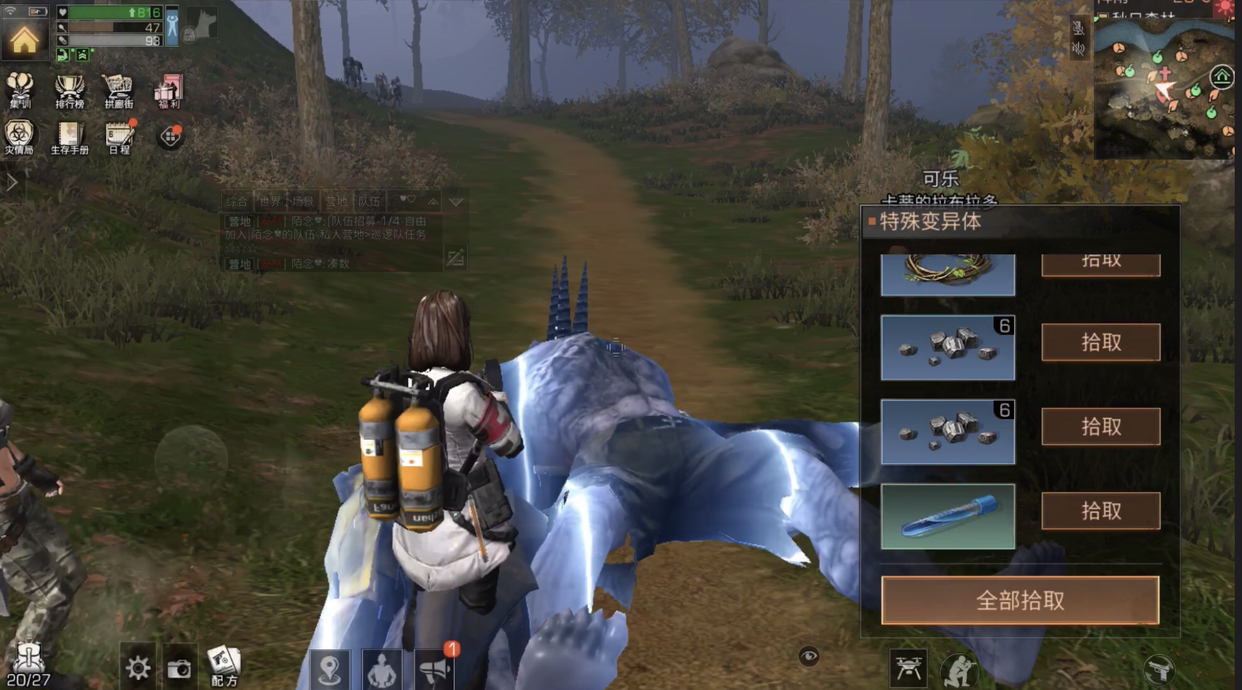Open the megaphone announcements icon
The width and height of the screenshot is (1242, 690).
[x=435, y=668]
